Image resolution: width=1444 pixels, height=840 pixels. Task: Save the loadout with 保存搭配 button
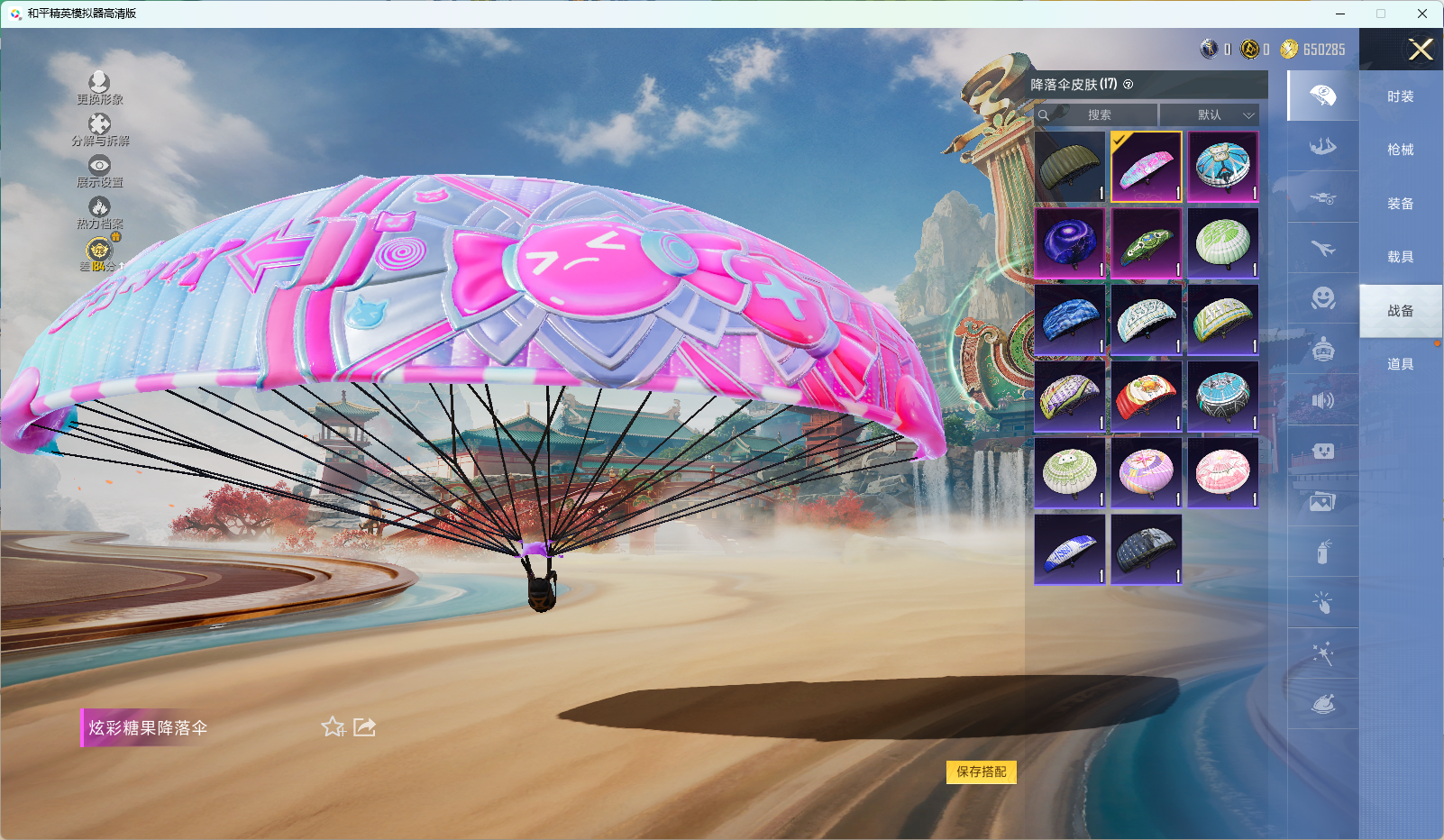[981, 772]
